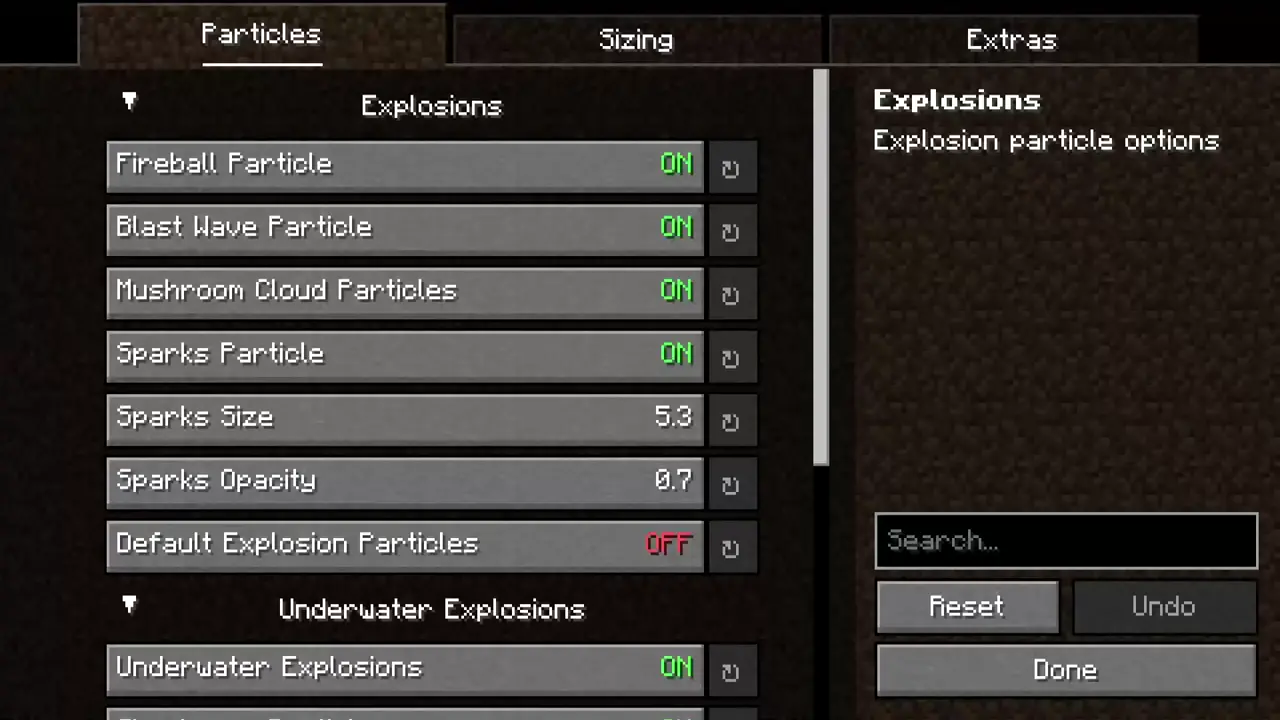Collapse the Underwater Explosions section

[x=129, y=605]
